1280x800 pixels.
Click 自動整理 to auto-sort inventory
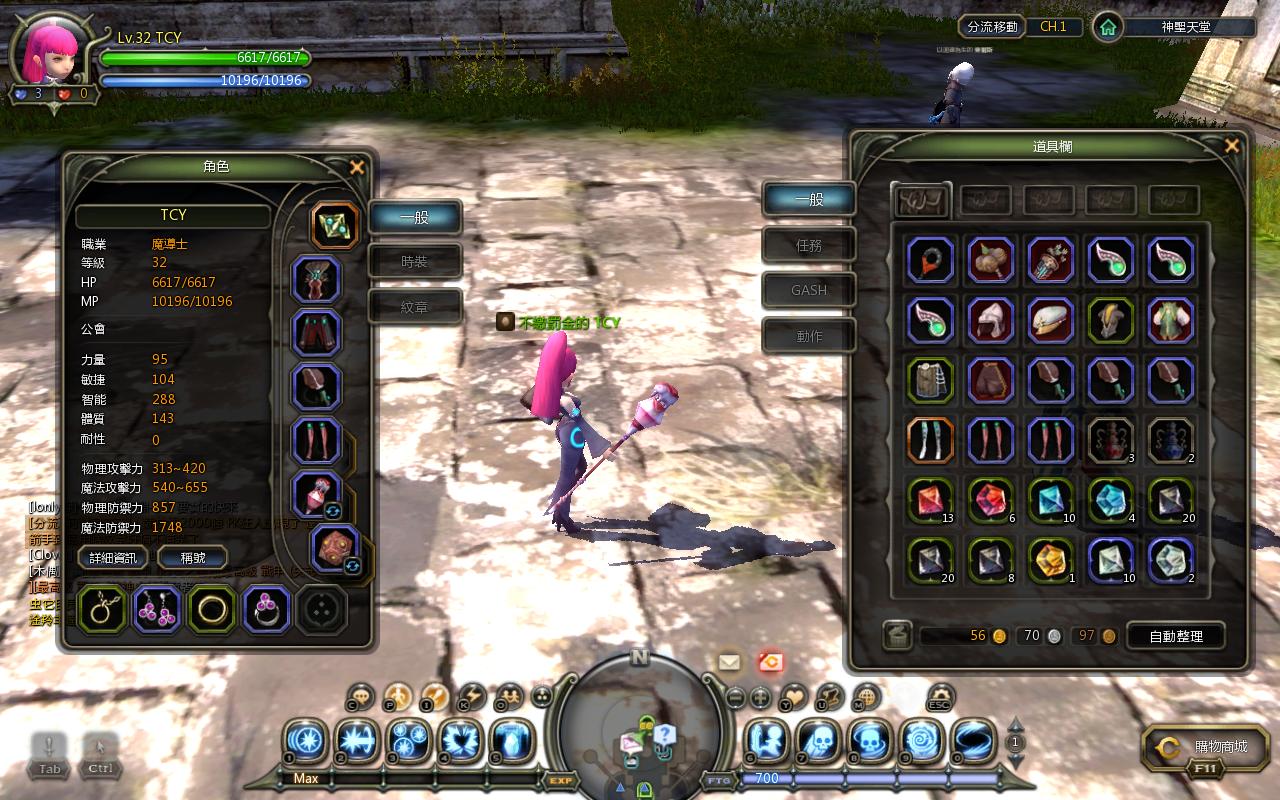(1175, 636)
